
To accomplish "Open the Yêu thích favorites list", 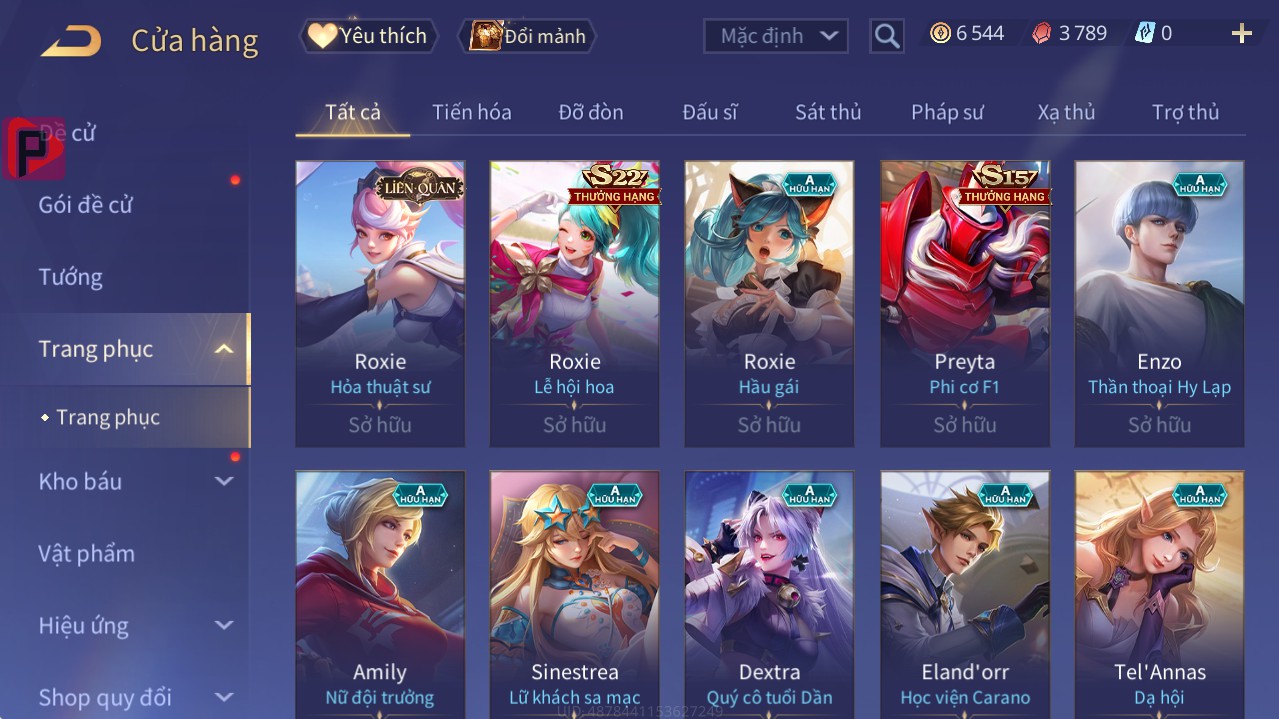I will coord(368,36).
